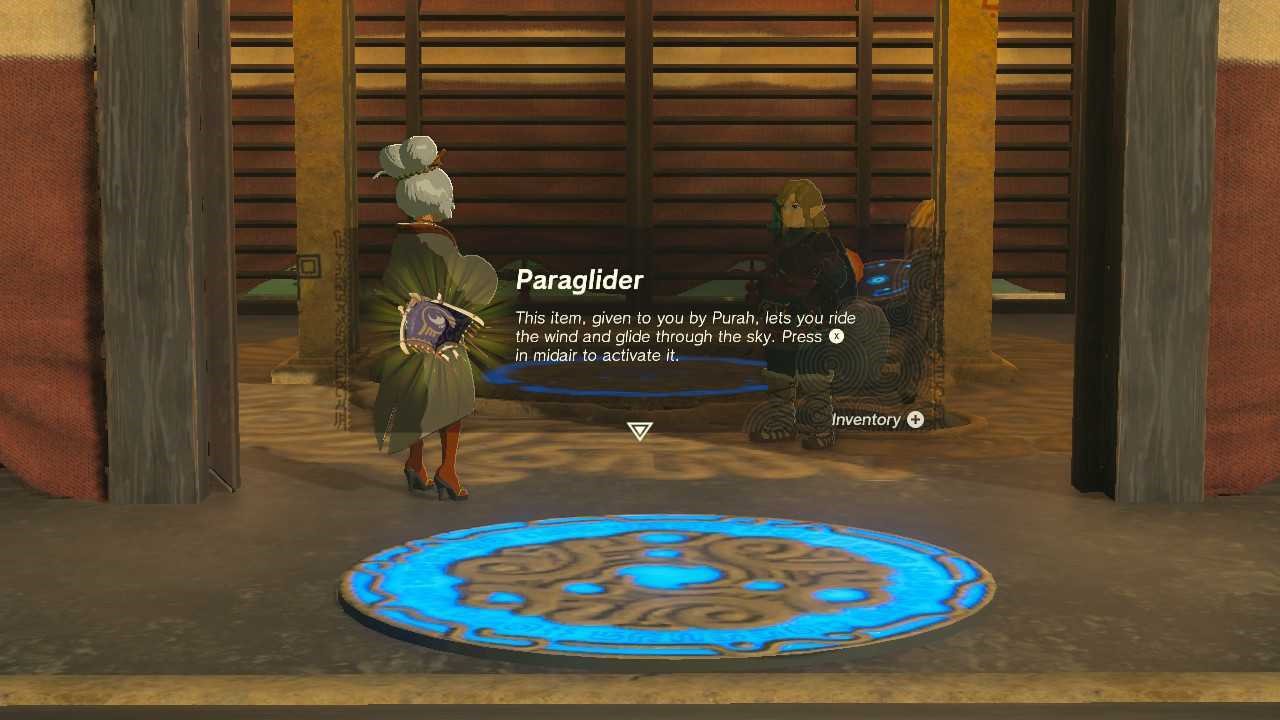Screen dimensions: 1280x720
Task: Open the Inventory shortcut label
Action: pyautogui.click(x=877, y=420)
